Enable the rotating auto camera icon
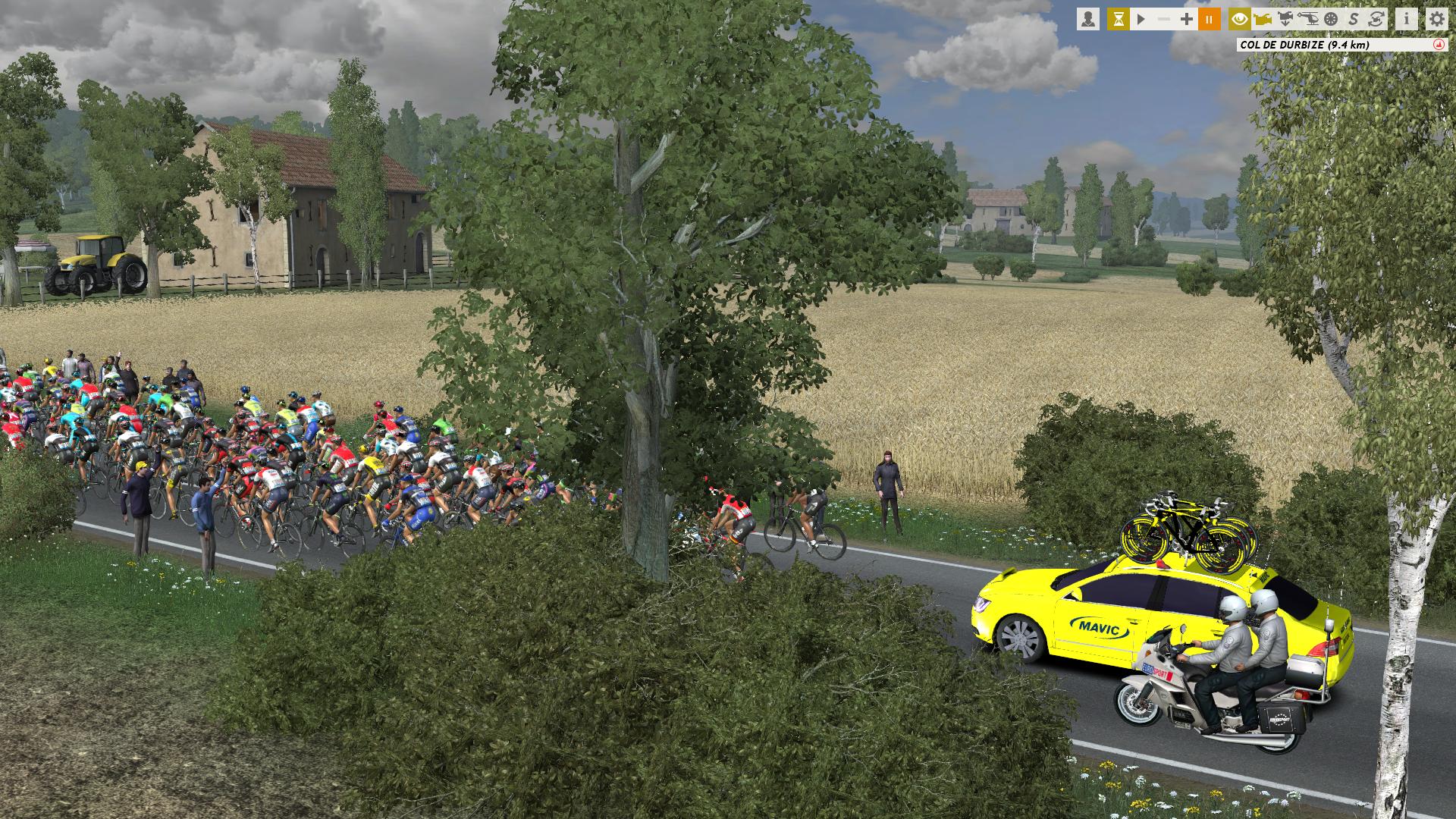Viewport: 1456px width, 819px height. click(x=1376, y=19)
